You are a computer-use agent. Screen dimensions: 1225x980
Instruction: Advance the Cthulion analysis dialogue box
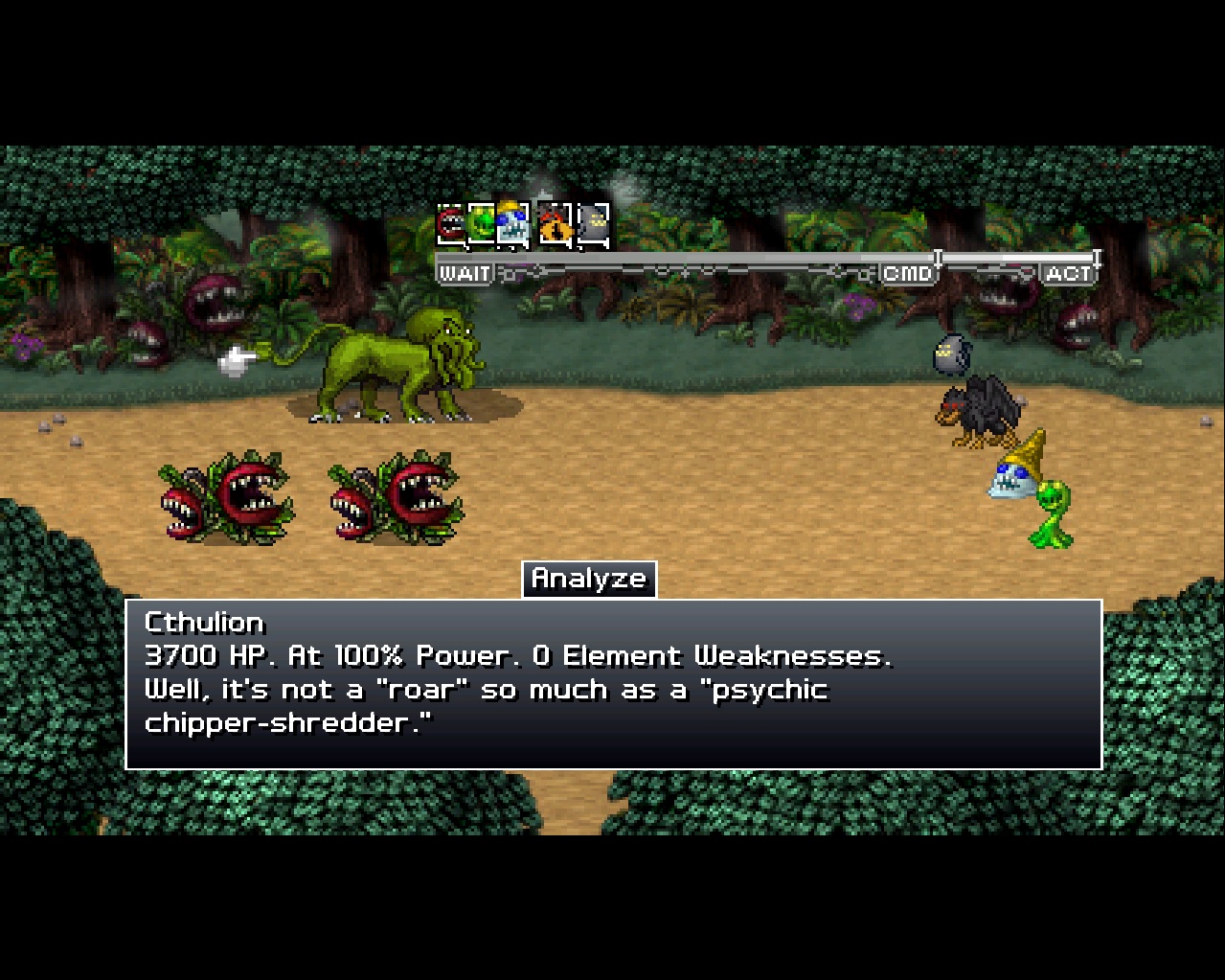click(x=613, y=684)
